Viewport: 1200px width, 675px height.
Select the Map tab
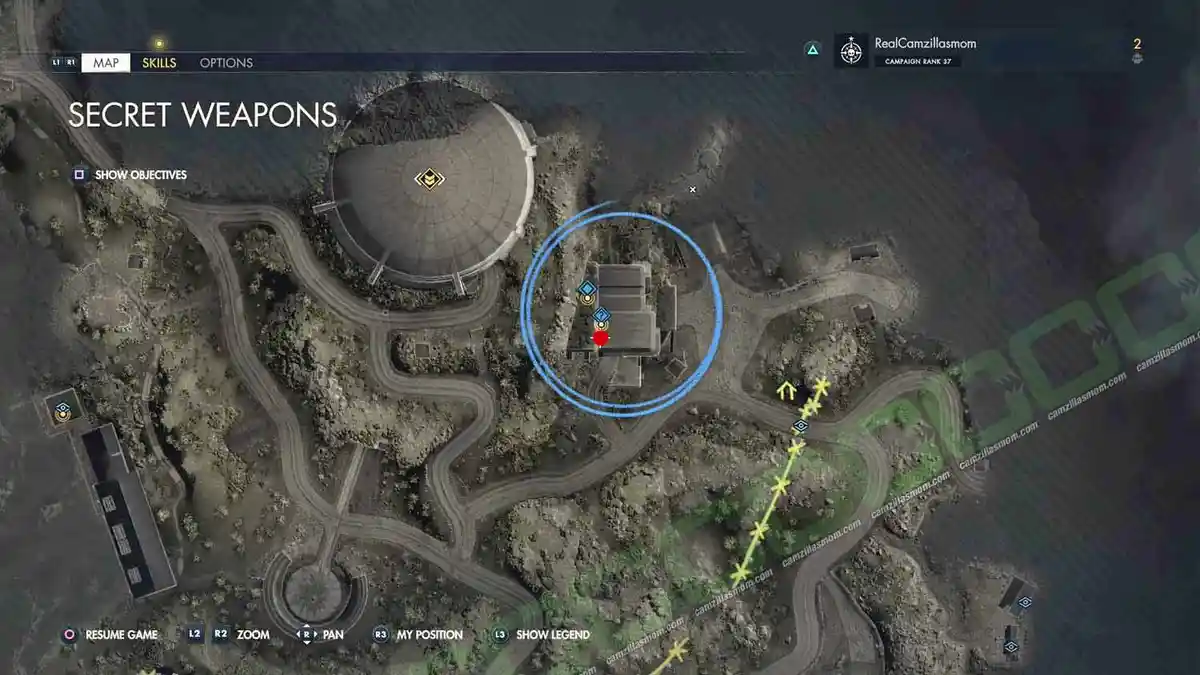pyautogui.click(x=105, y=63)
